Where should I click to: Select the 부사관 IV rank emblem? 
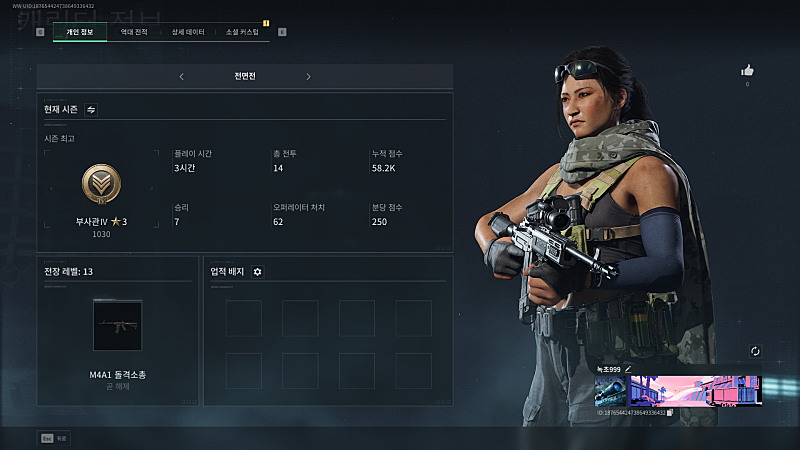point(102,185)
